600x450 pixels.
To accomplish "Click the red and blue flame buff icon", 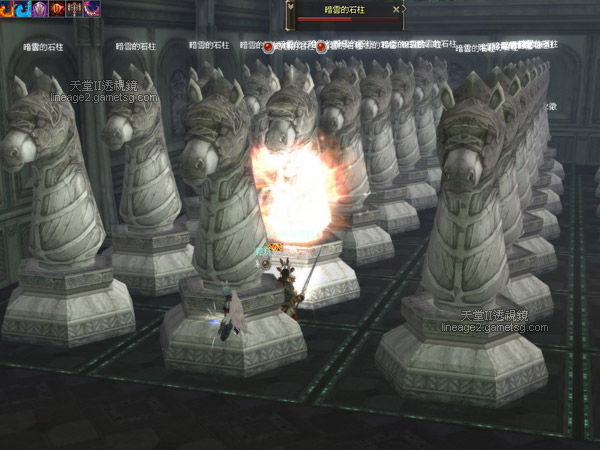I will coord(8,8).
